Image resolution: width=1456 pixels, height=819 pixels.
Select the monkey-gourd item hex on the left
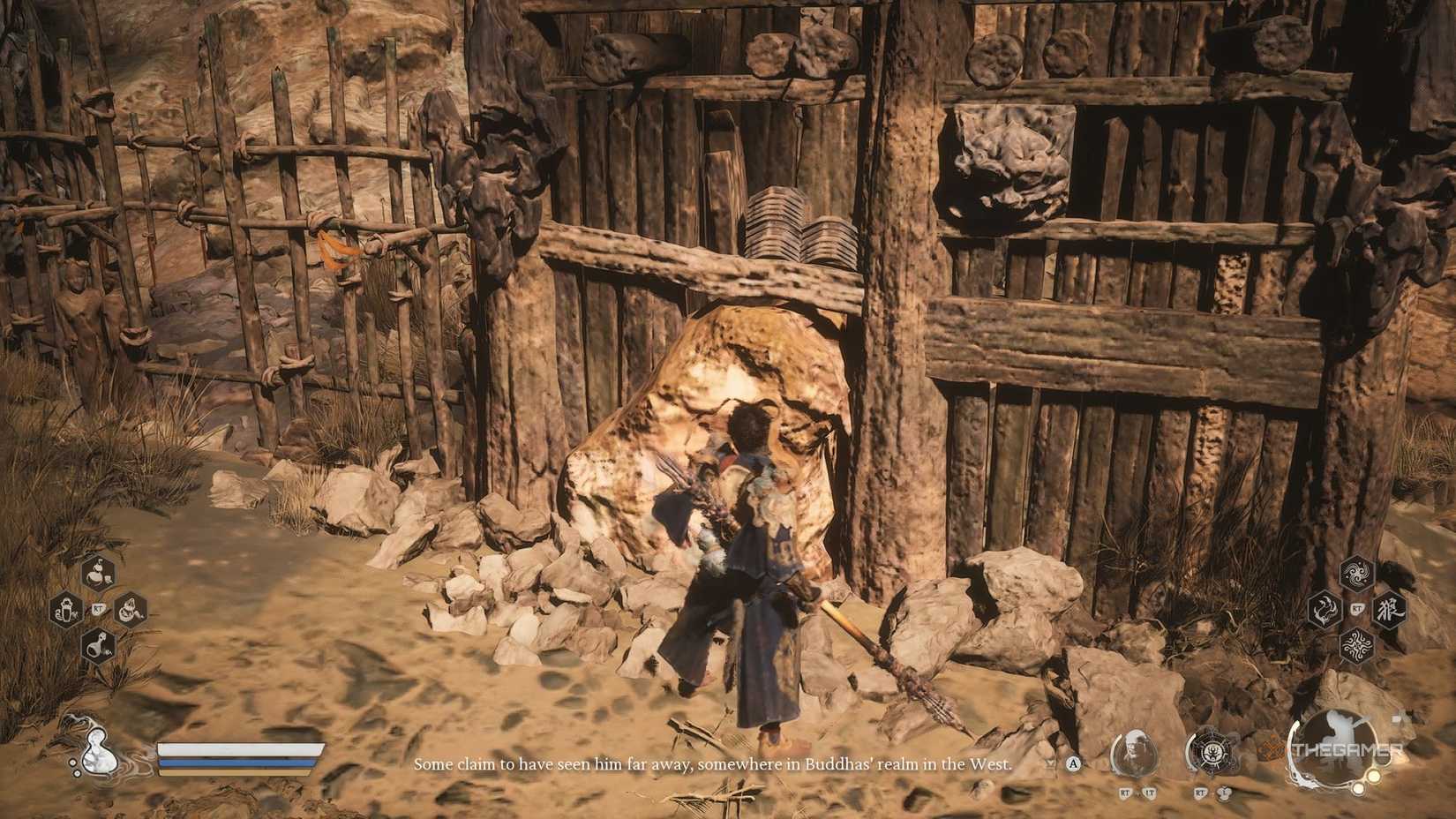tap(64, 610)
